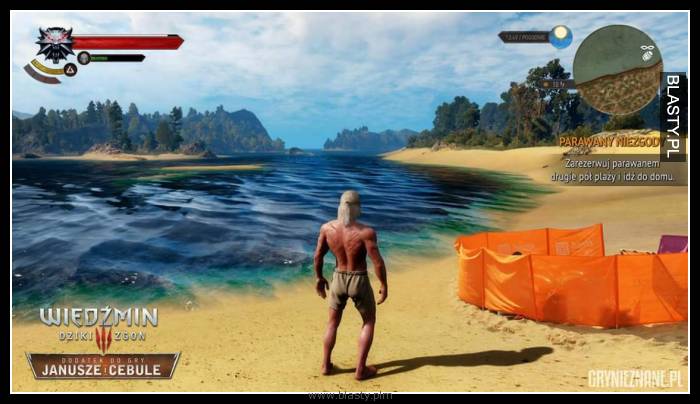Image resolution: width=700 pixels, height=404 pixels.
Task: Click the wolf medallion icon
Action: 56,42
